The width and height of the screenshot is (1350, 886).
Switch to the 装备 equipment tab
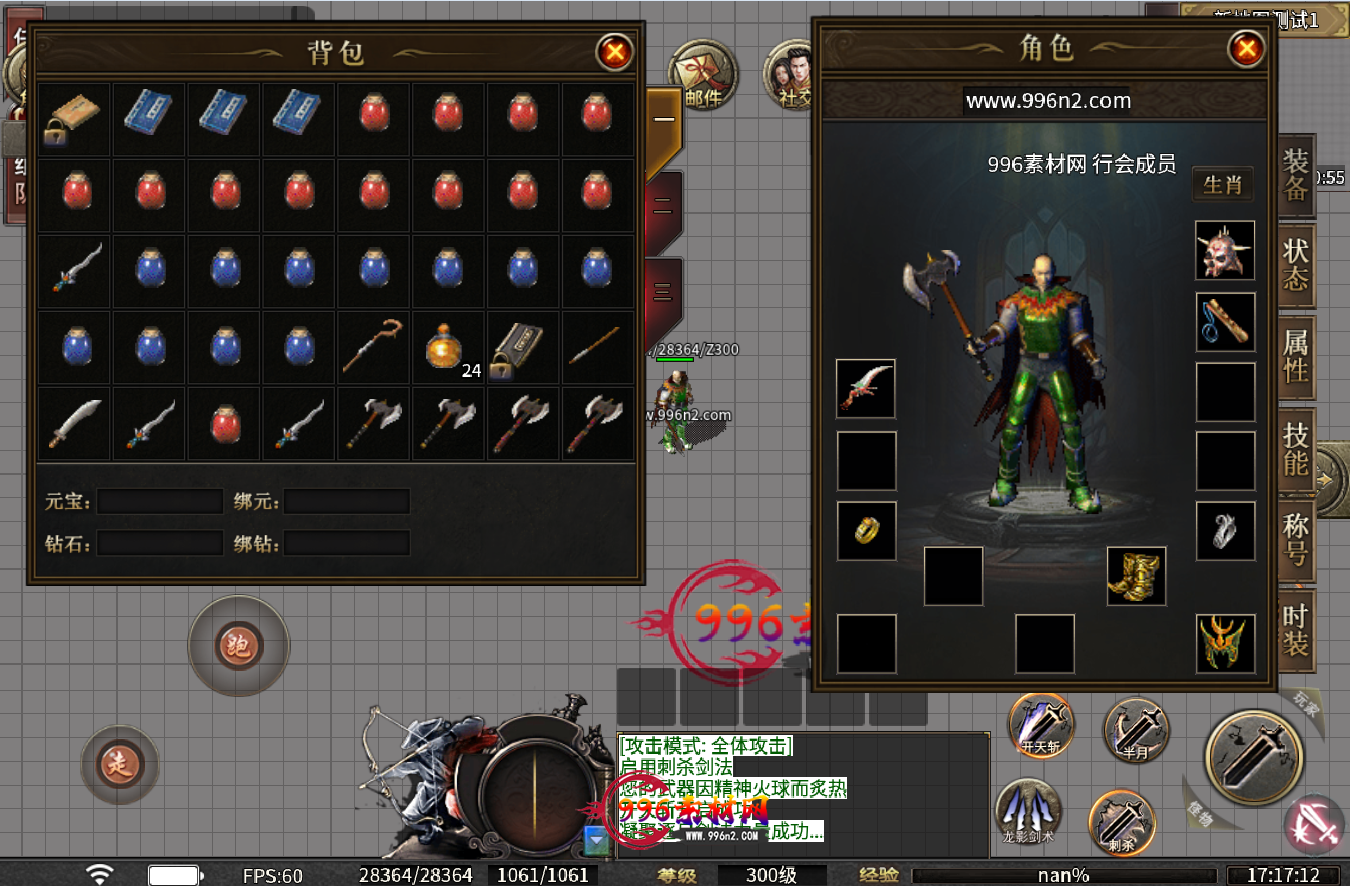(x=1295, y=176)
